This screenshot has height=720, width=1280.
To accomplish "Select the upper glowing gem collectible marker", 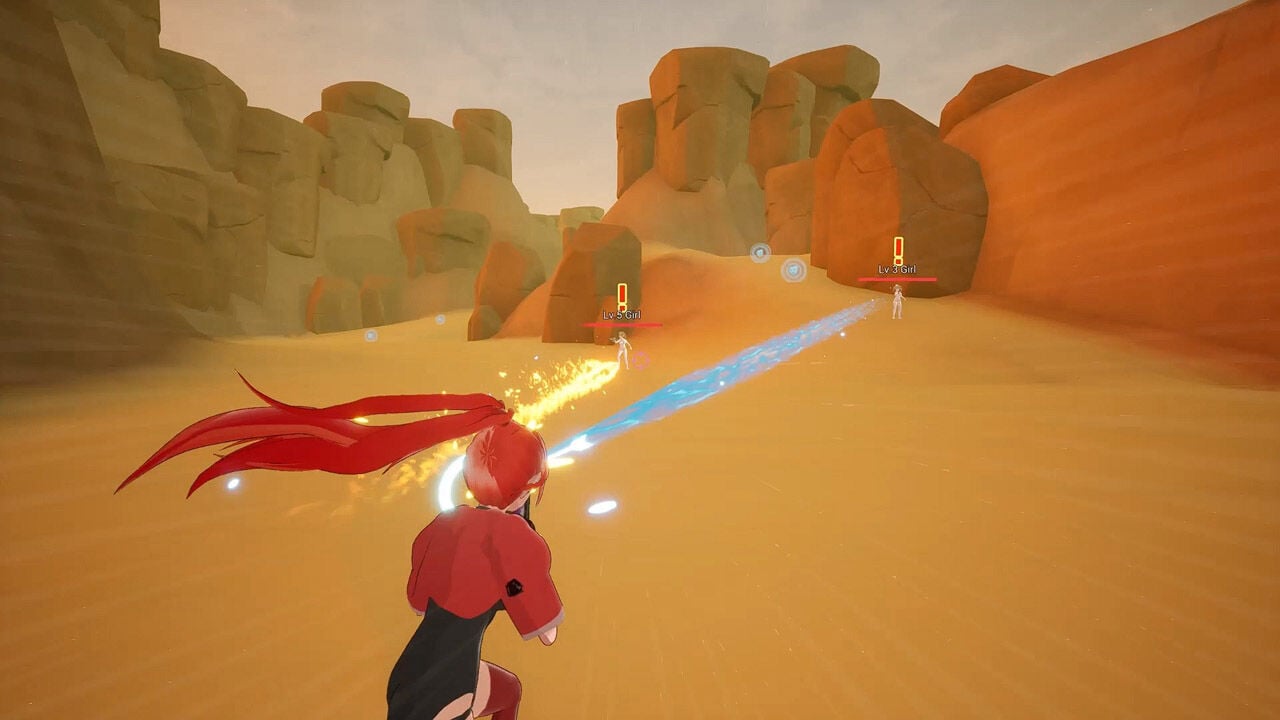I will (759, 253).
